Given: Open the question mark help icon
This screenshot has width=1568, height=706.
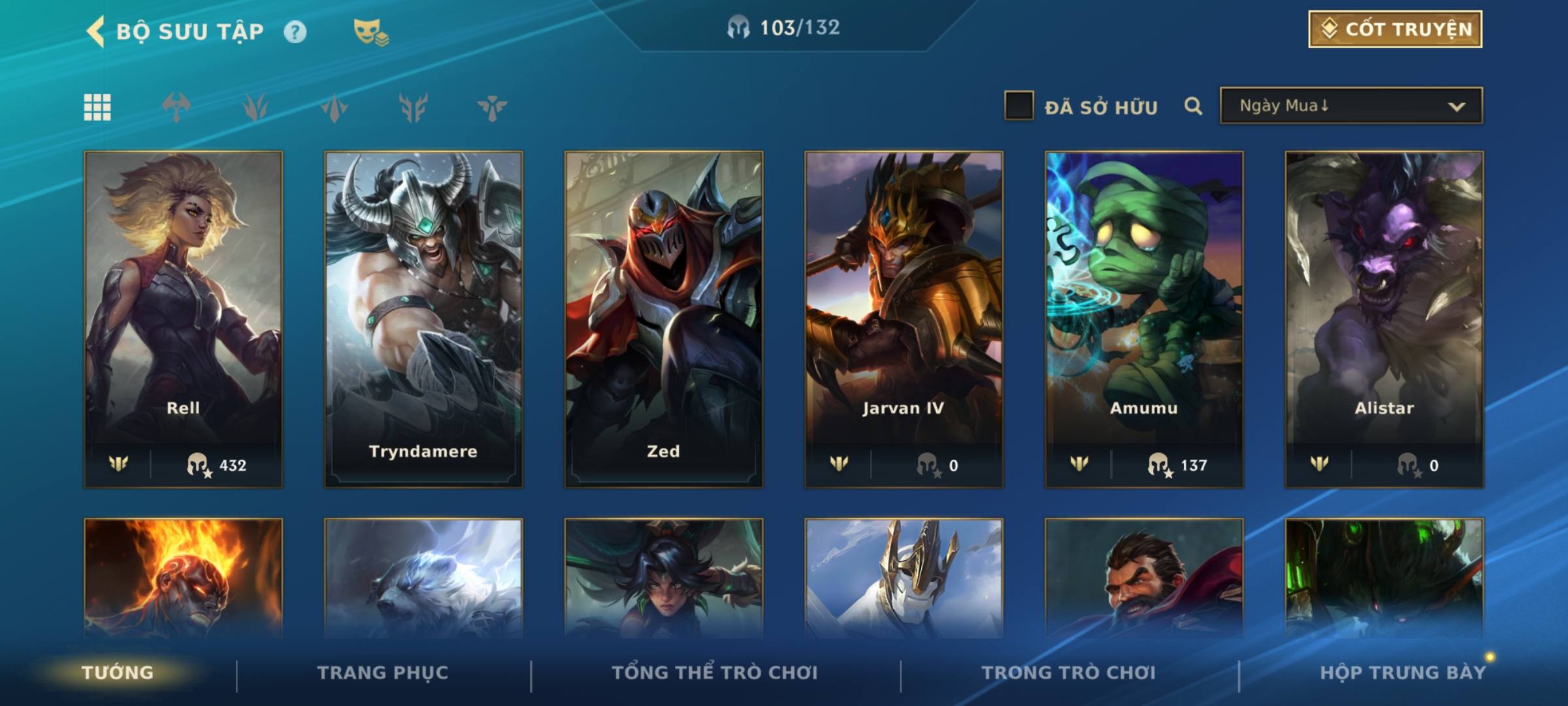Looking at the screenshot, I should pos(295,31).
